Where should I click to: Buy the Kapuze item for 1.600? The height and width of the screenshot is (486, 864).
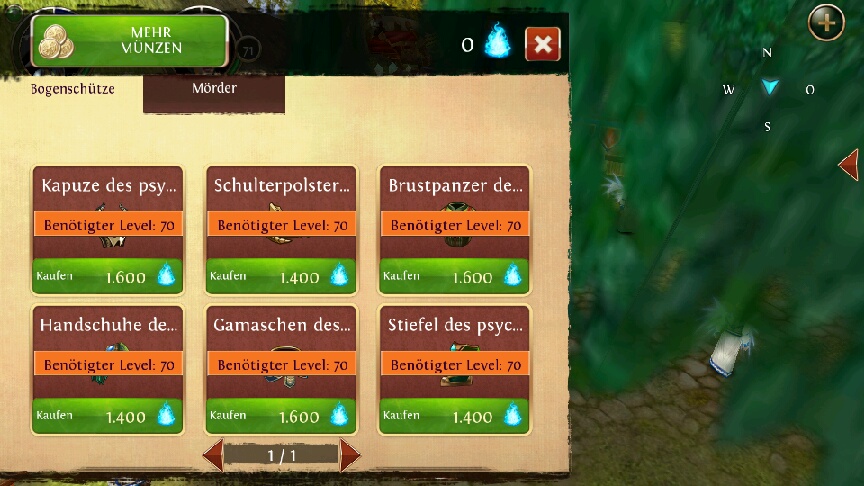point(107,276)
